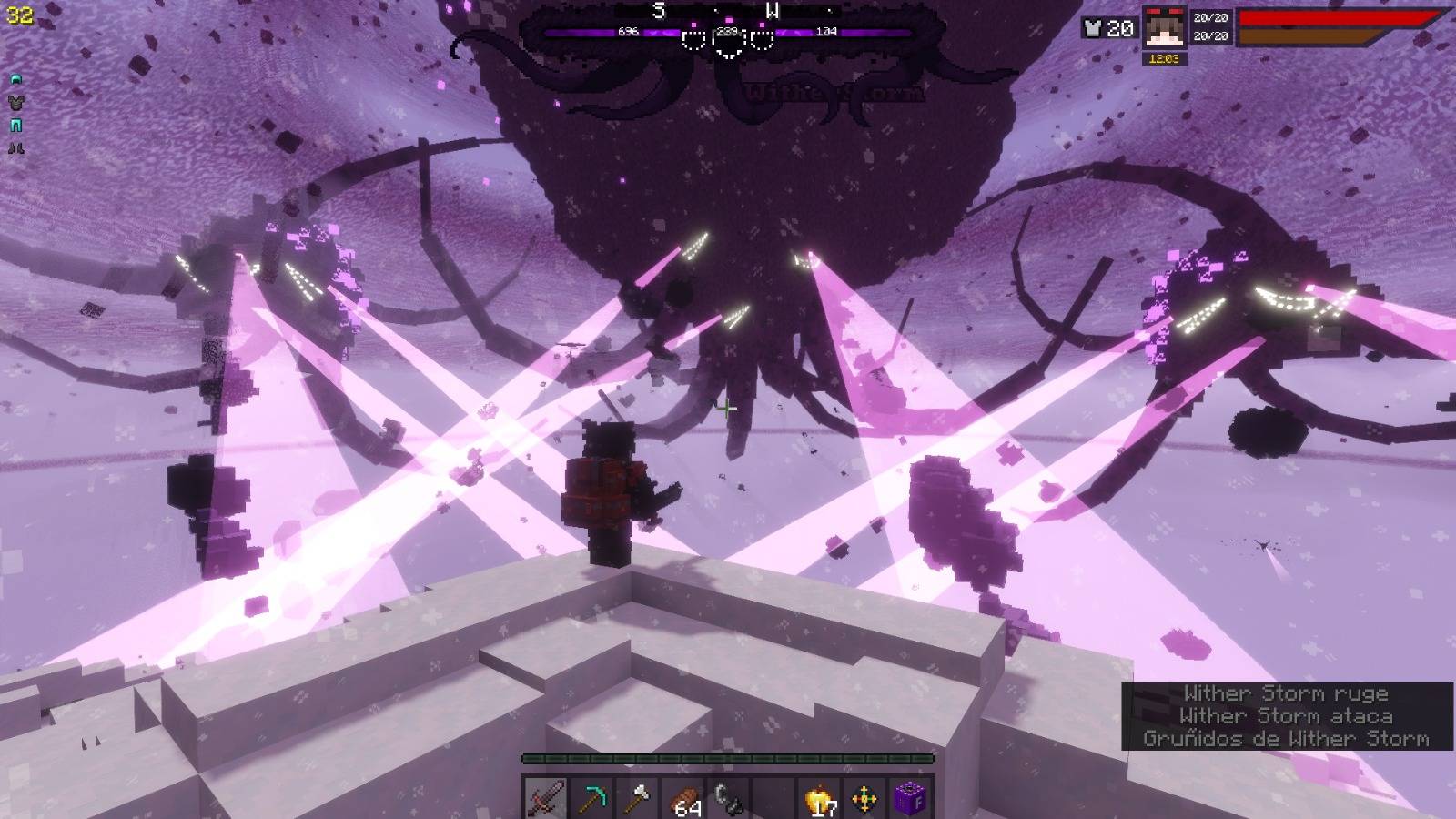Choose the colorful cross-shaped item slot
Image resolution: width=1456 pixels, height=819 pixels.
pyautogui.click(x=864, y=799)
